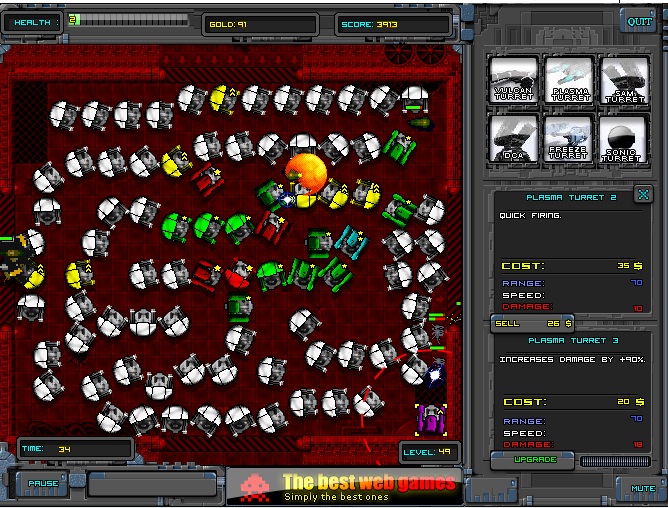Close the Plasma Turret 2 info panel
Viewport: 668px width, 508px height.
point(643,194)
